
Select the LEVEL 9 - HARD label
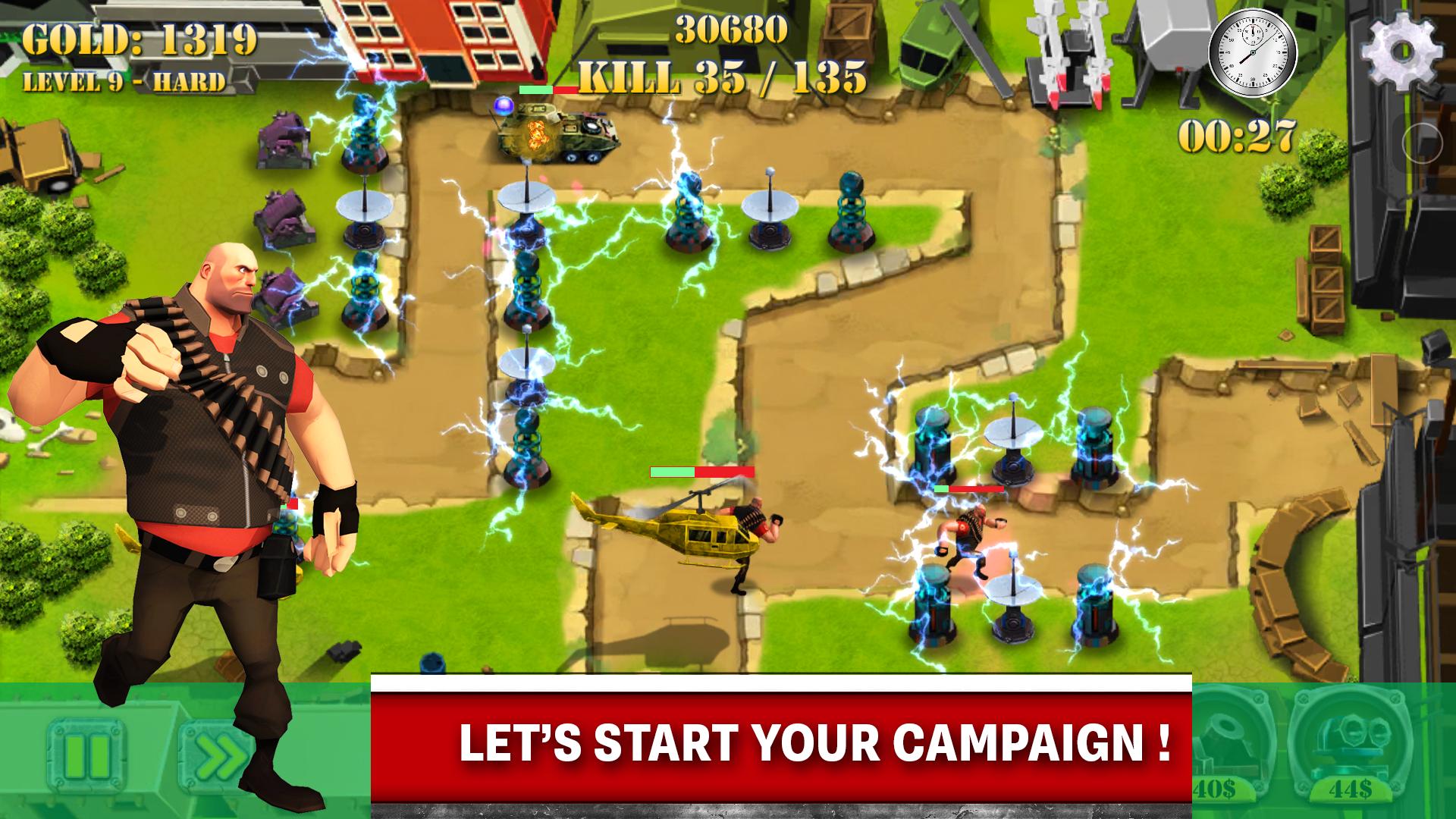125,81
